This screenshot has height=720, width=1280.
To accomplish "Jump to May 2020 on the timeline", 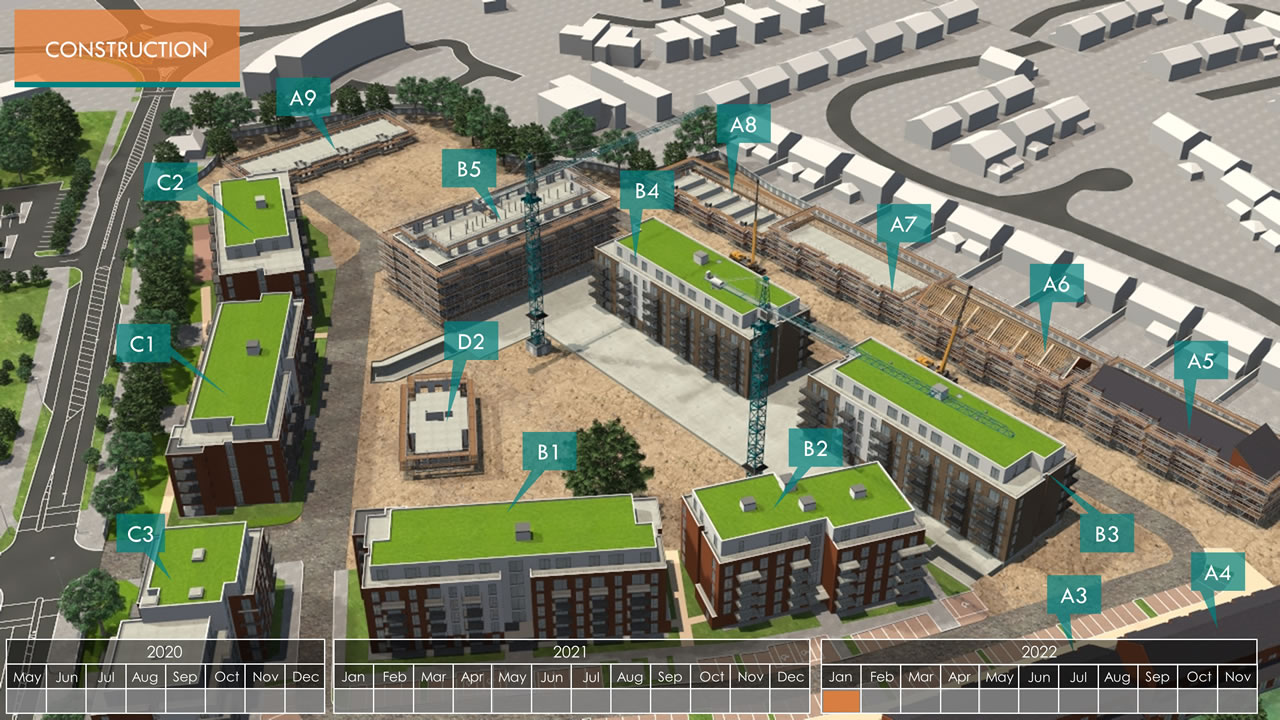I will pyautogui.click(x=27, y=677).
